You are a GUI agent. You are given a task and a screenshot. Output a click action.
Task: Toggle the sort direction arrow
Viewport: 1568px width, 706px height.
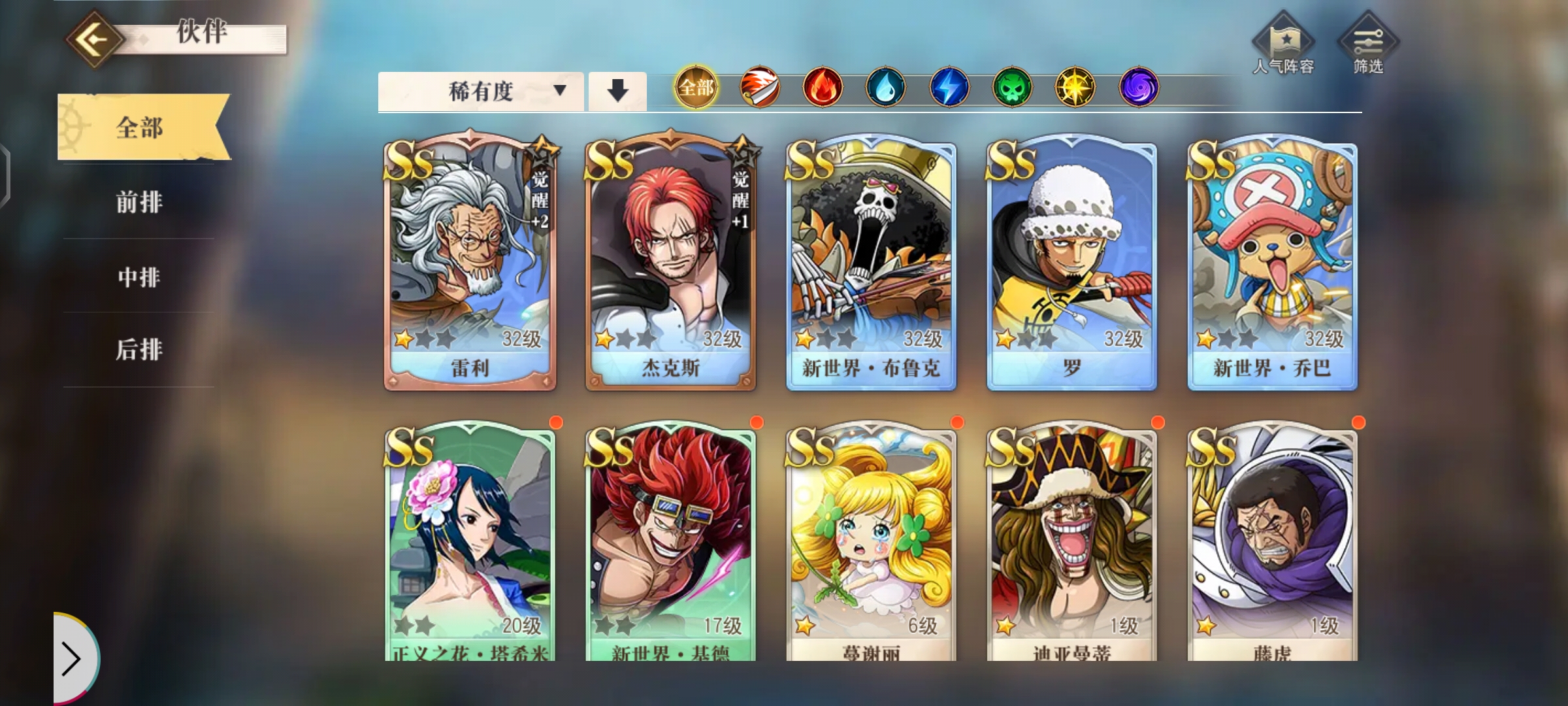617,91
